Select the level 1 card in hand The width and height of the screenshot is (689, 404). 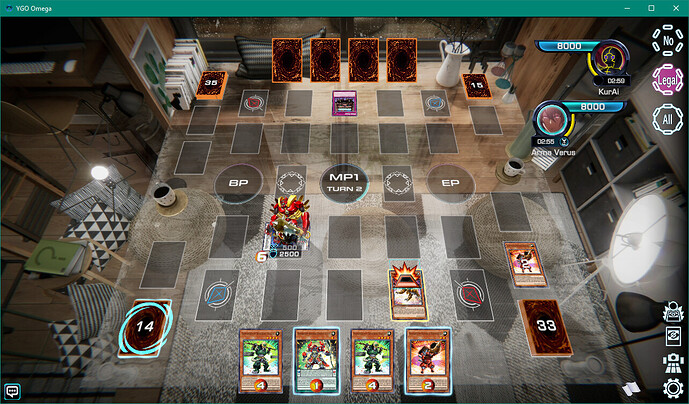(x=314, y=356)
